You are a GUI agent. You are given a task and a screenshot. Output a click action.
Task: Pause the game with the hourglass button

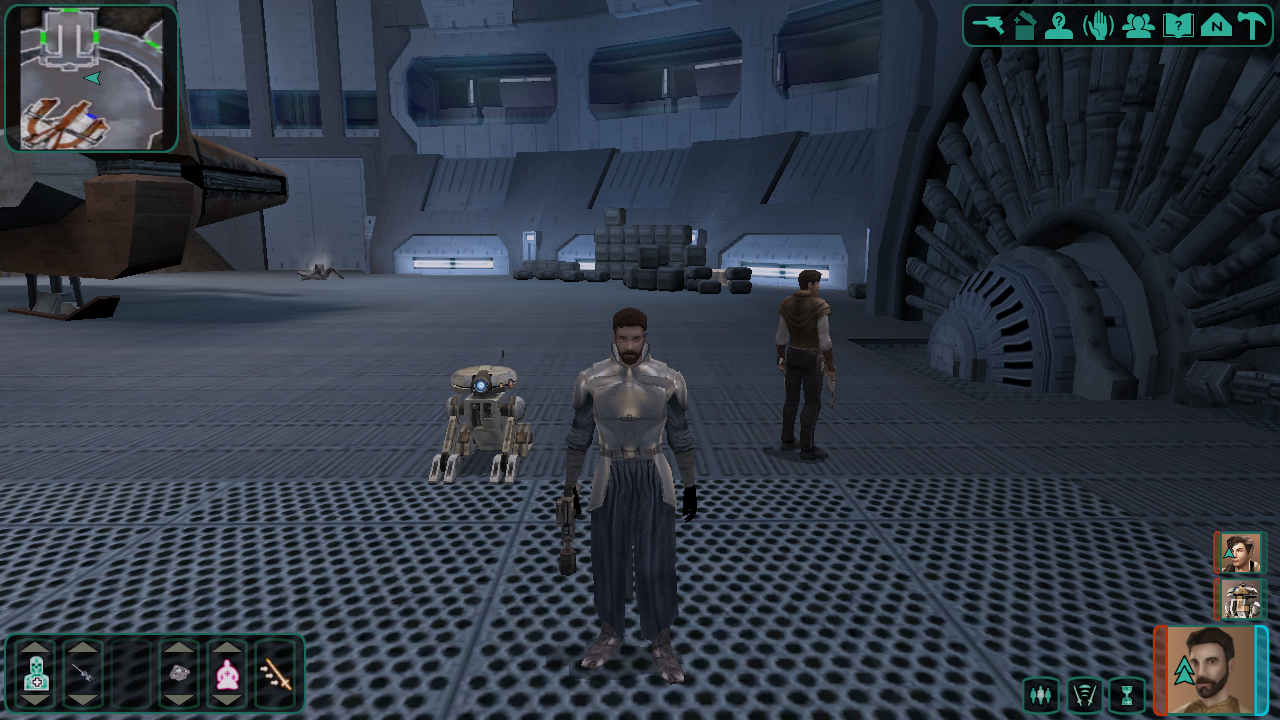pyautogui.click(x=1127, y=693)
